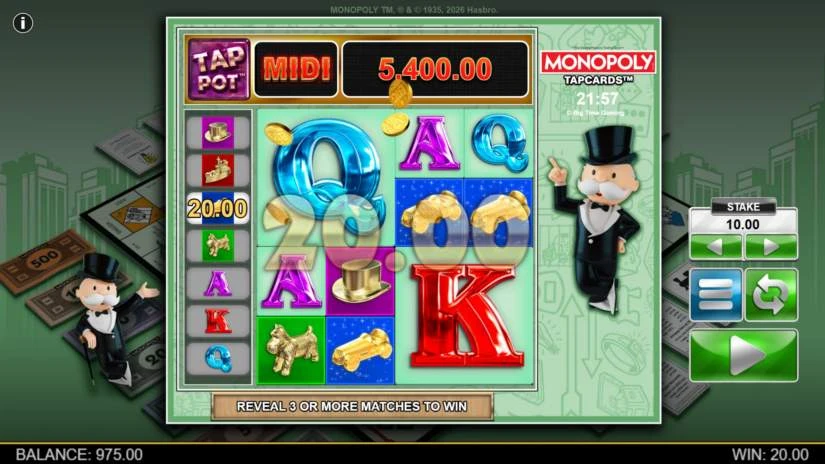Activate the autoplay button
The height and width of the screenshot is (464, 825).
771,295
